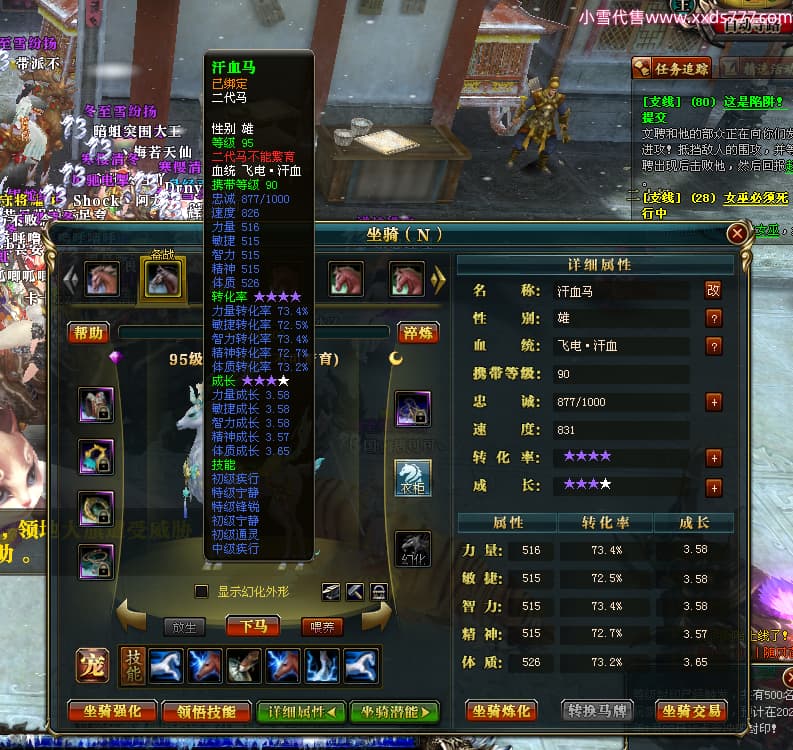
Task: Toggle the 显示幻化外形 checkbox
Action: (201, 592)
